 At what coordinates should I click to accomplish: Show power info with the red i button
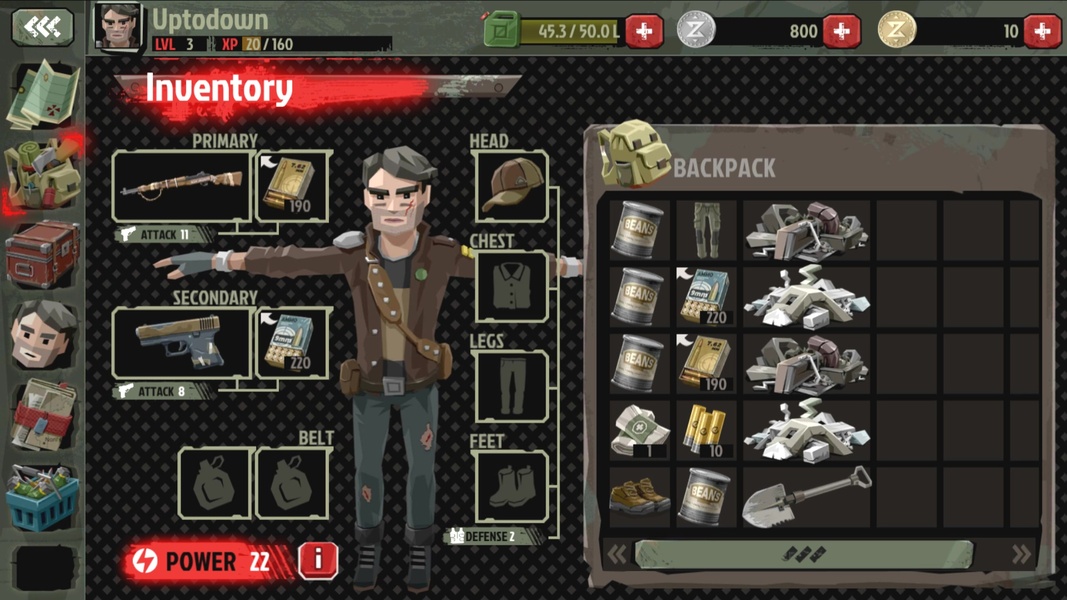point(318,560)
